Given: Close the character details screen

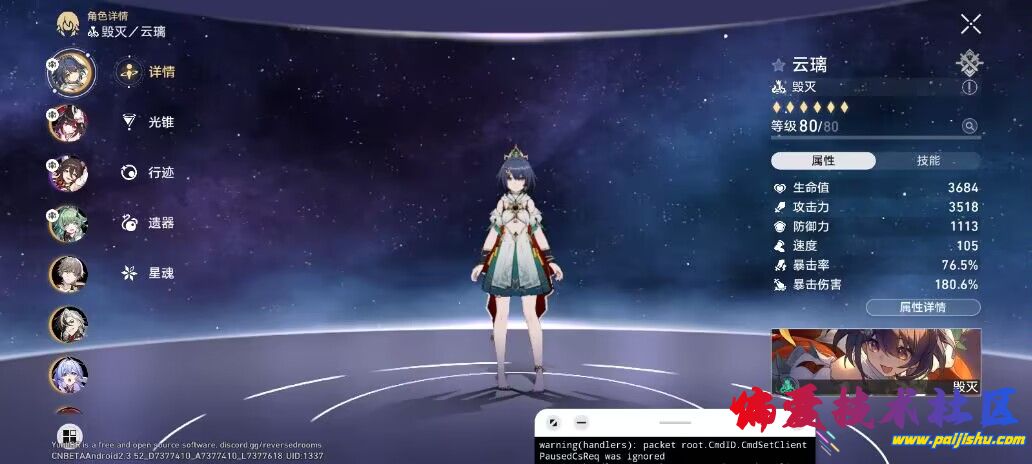Looking at the screenshot, I should click(970, 24).
